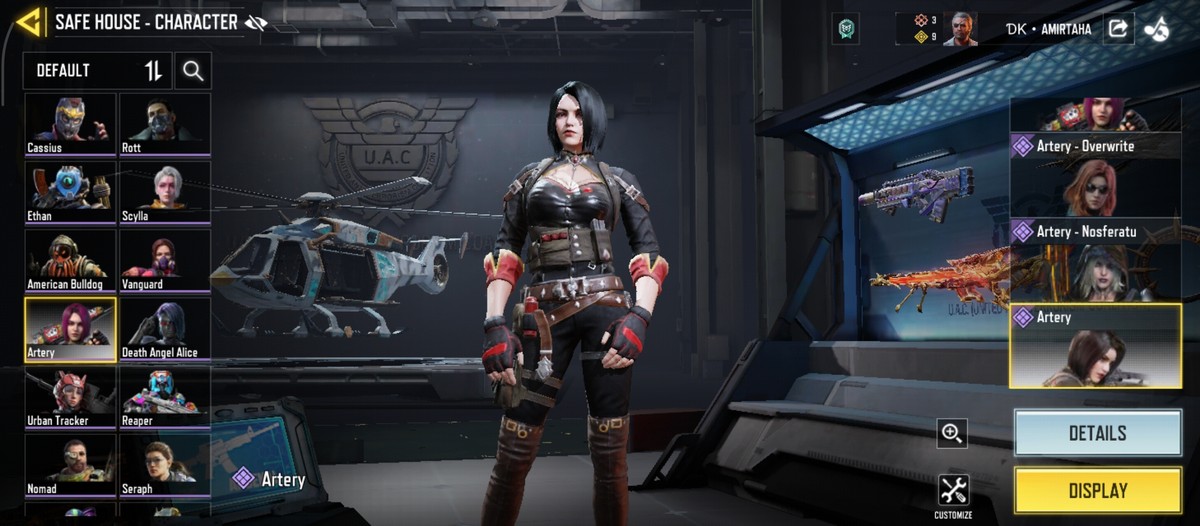Viewport: 1200px width, 526px height.
Task: Select the Nomad character tile
Action: coord(69,467)
